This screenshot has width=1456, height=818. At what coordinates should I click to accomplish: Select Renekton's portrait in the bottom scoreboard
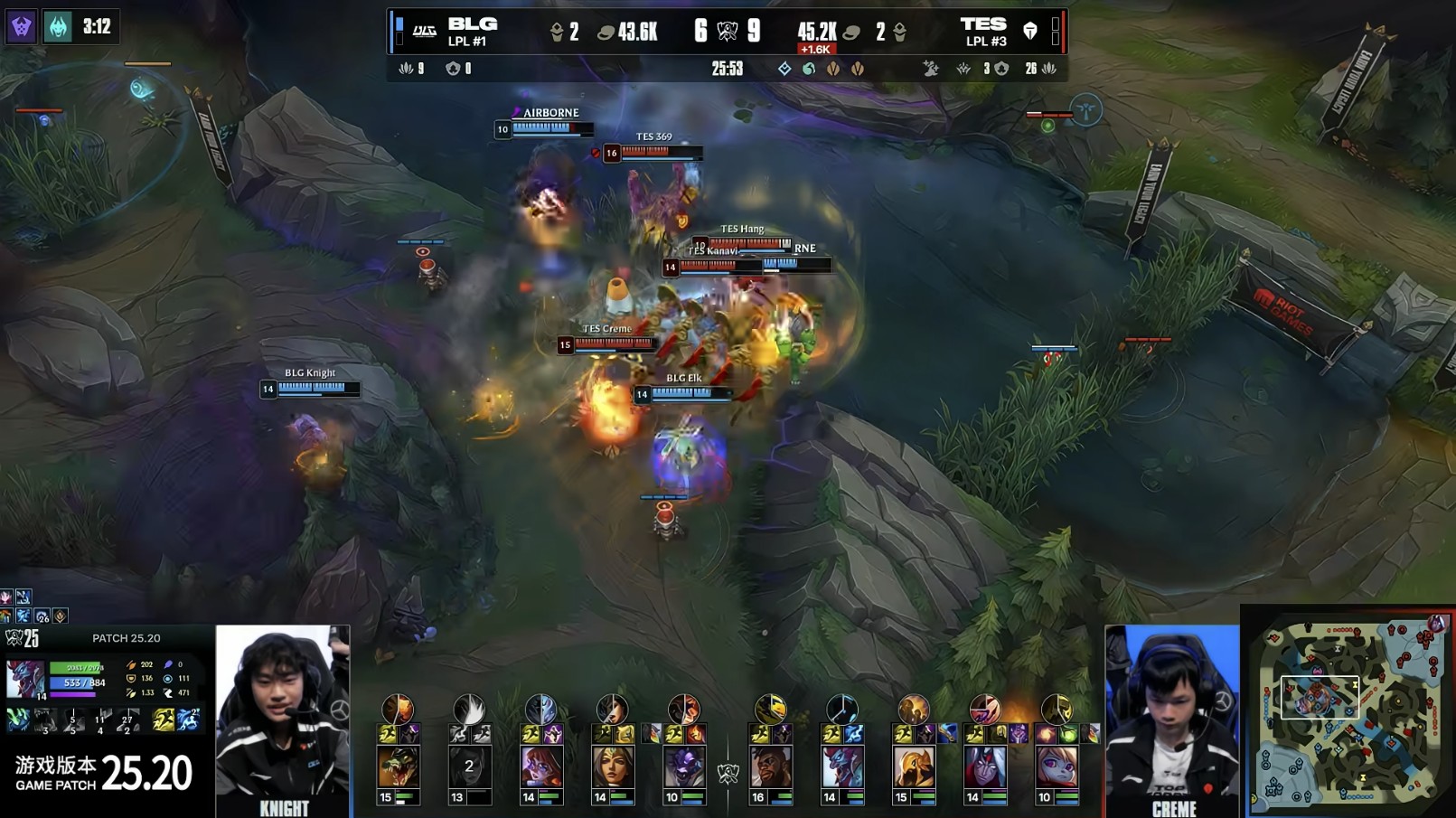(x=398, y=767)
